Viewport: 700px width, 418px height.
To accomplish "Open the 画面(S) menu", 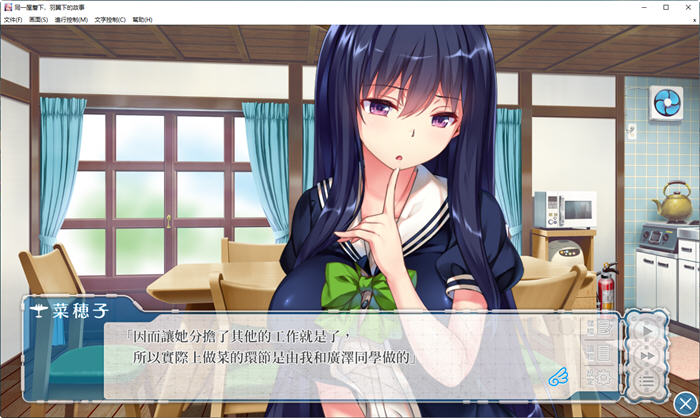I will pyautogui.click(x=38, y=19).
